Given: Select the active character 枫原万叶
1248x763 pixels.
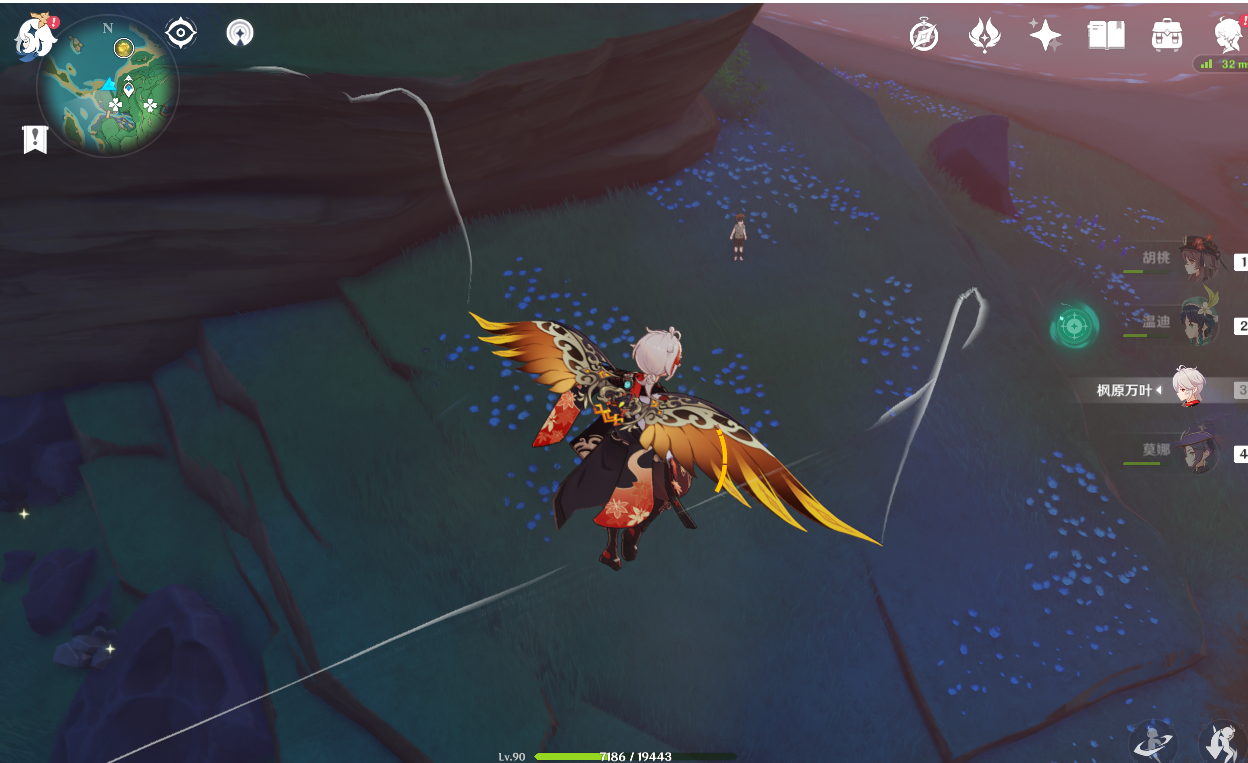Looking at the screenshot, I should pyautogui.click(x=1188, y=388).
